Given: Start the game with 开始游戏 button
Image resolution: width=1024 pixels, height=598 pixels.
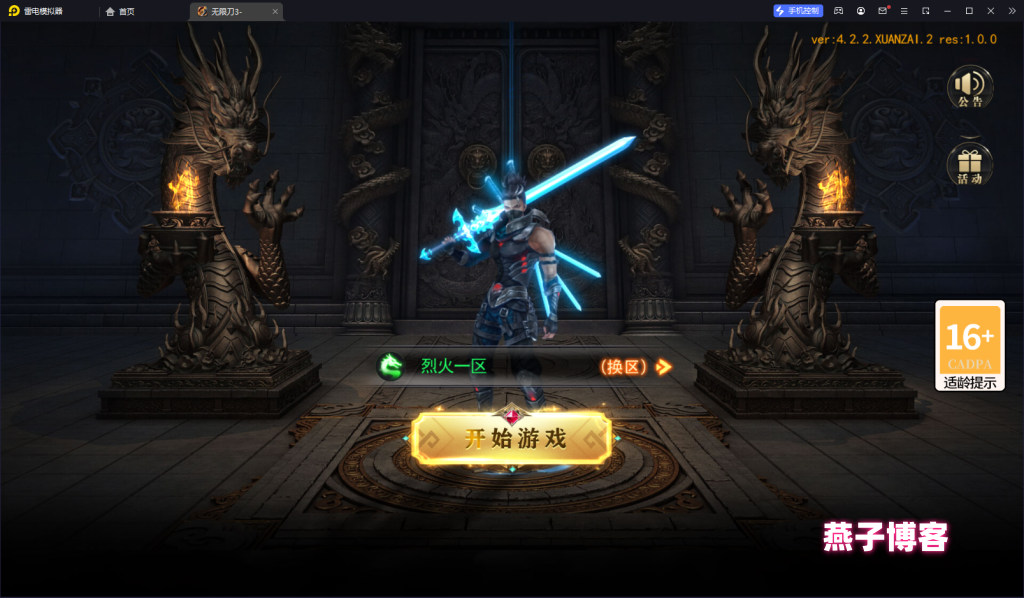Looking at the screenshot, I should pos(512,438).
